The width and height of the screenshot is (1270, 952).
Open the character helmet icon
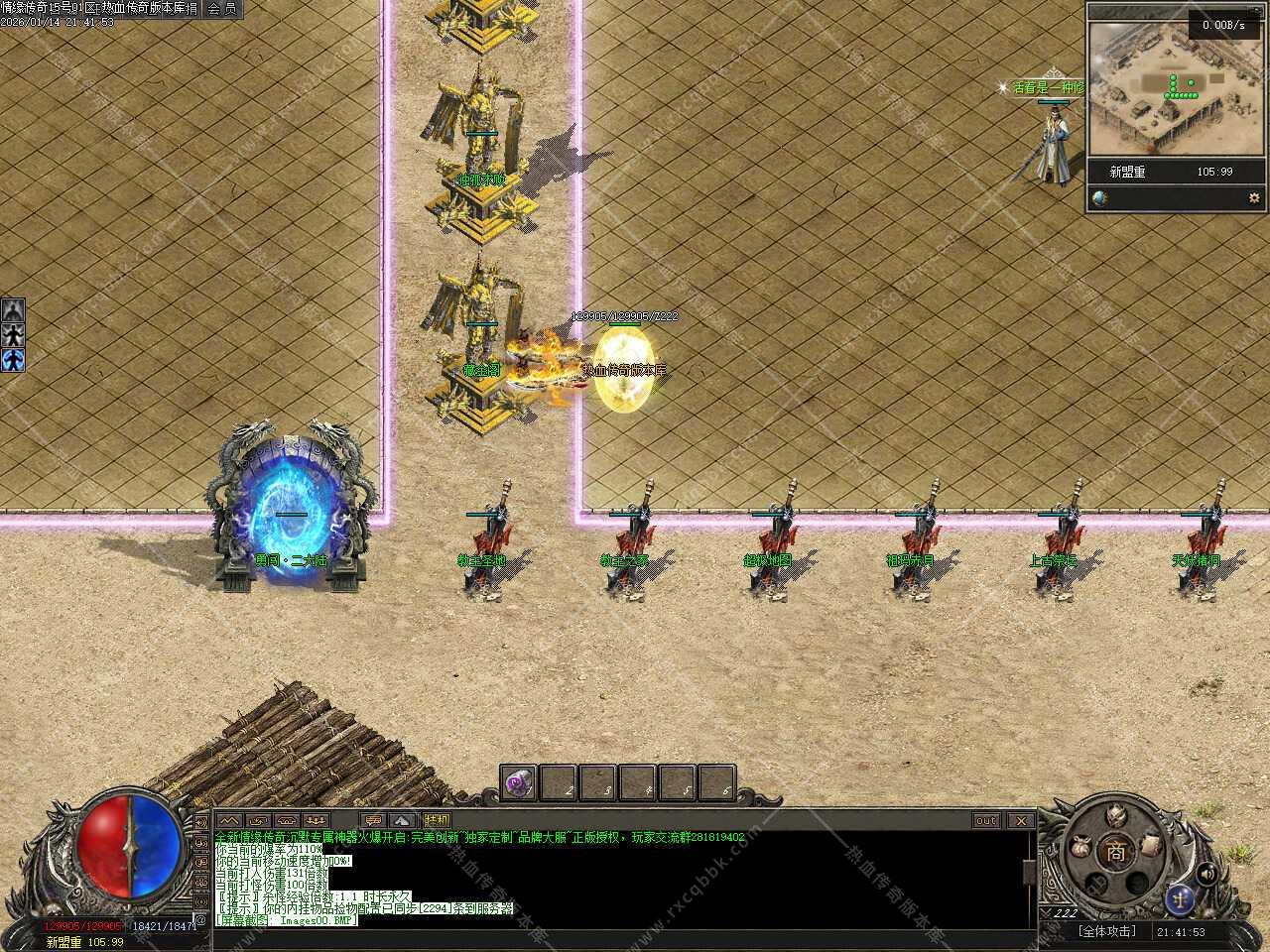(x=1118, y=815)
